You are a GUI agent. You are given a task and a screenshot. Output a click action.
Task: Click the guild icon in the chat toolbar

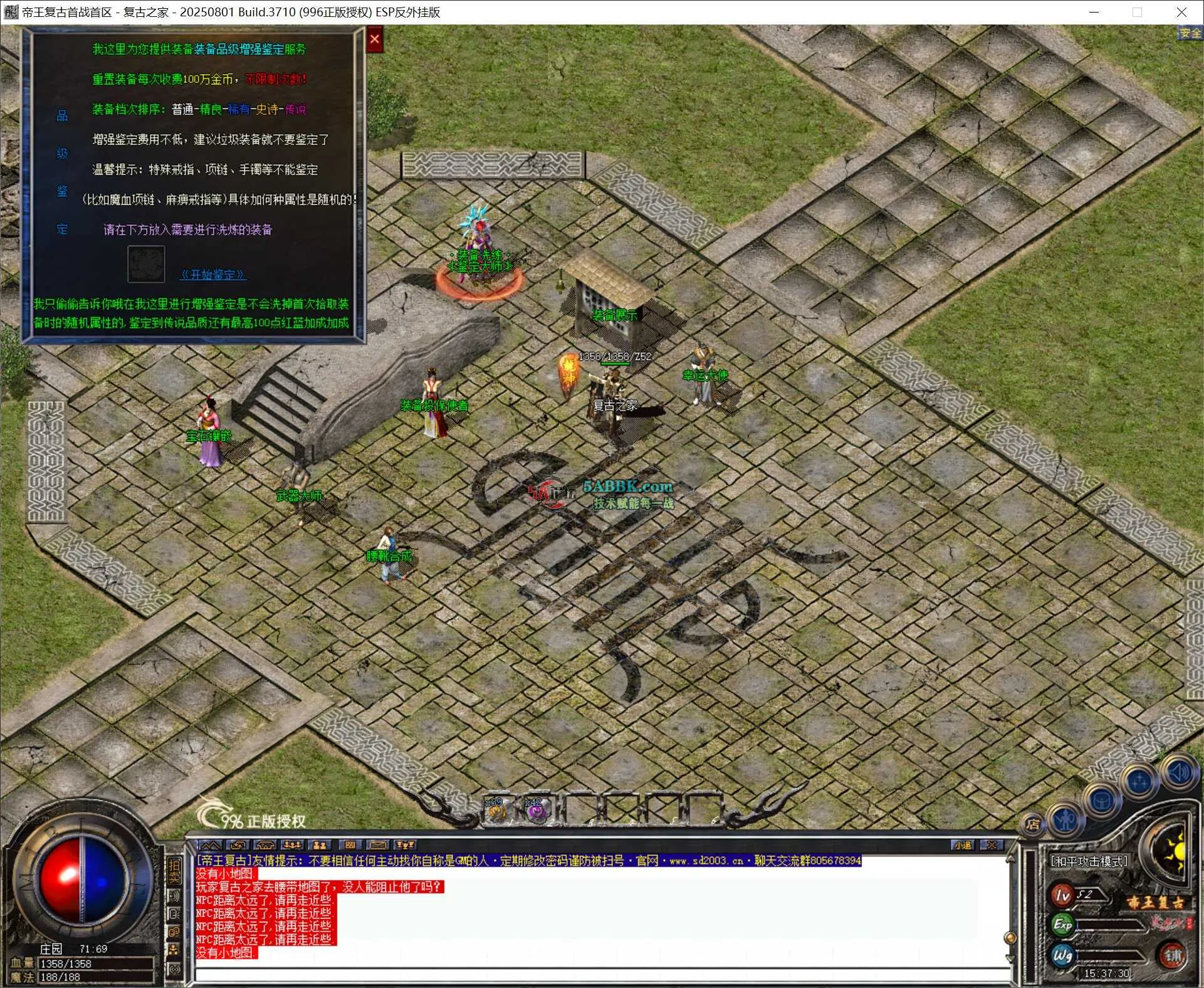[320, 846]
